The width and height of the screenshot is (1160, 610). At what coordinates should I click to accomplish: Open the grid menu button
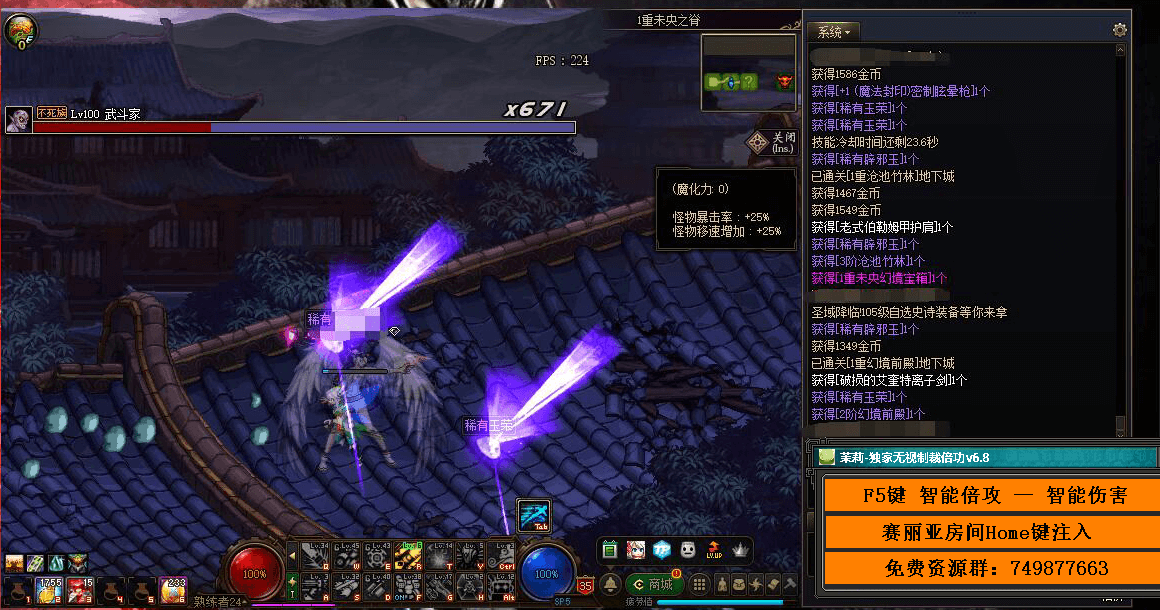pos(700,584)
